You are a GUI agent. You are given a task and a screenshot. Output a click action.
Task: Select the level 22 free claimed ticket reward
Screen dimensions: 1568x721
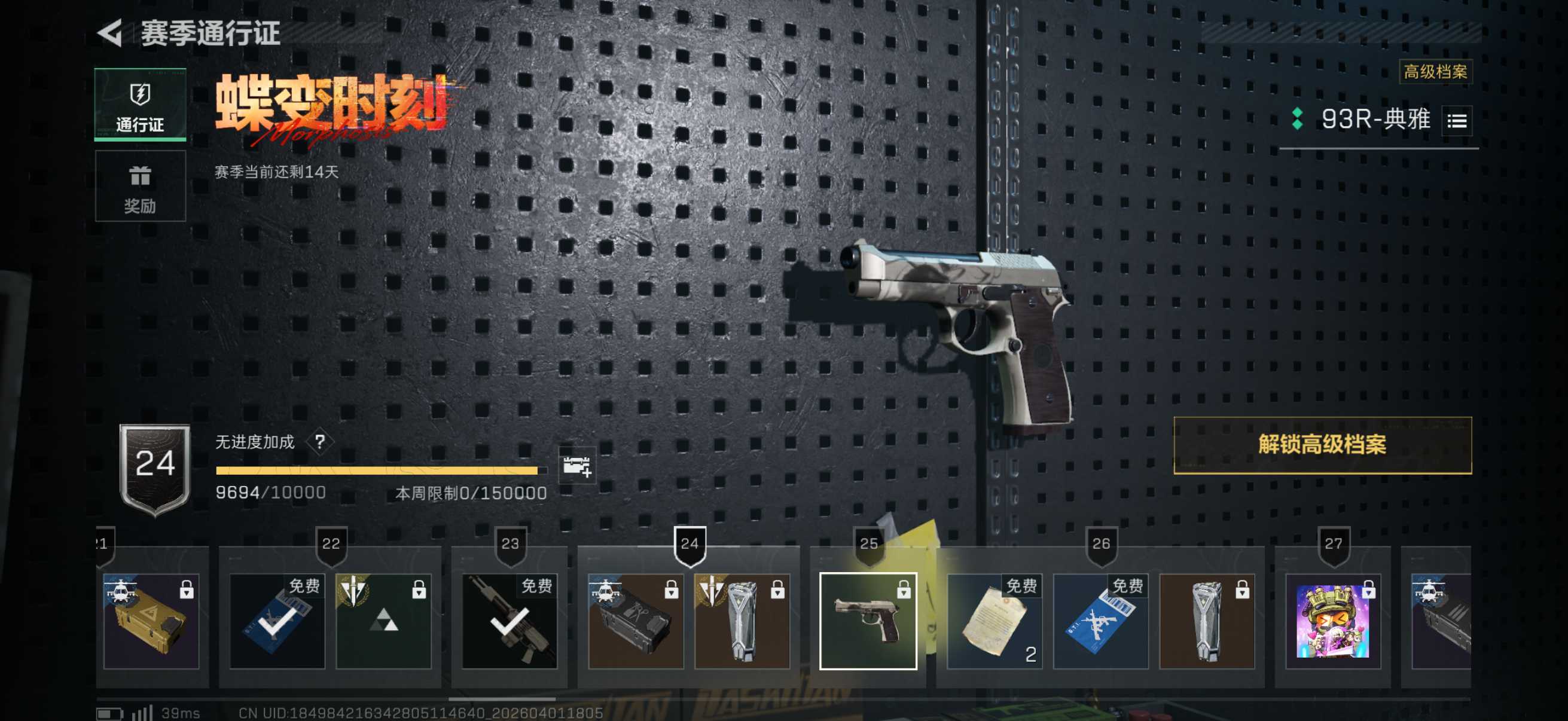tap(277, 621)
